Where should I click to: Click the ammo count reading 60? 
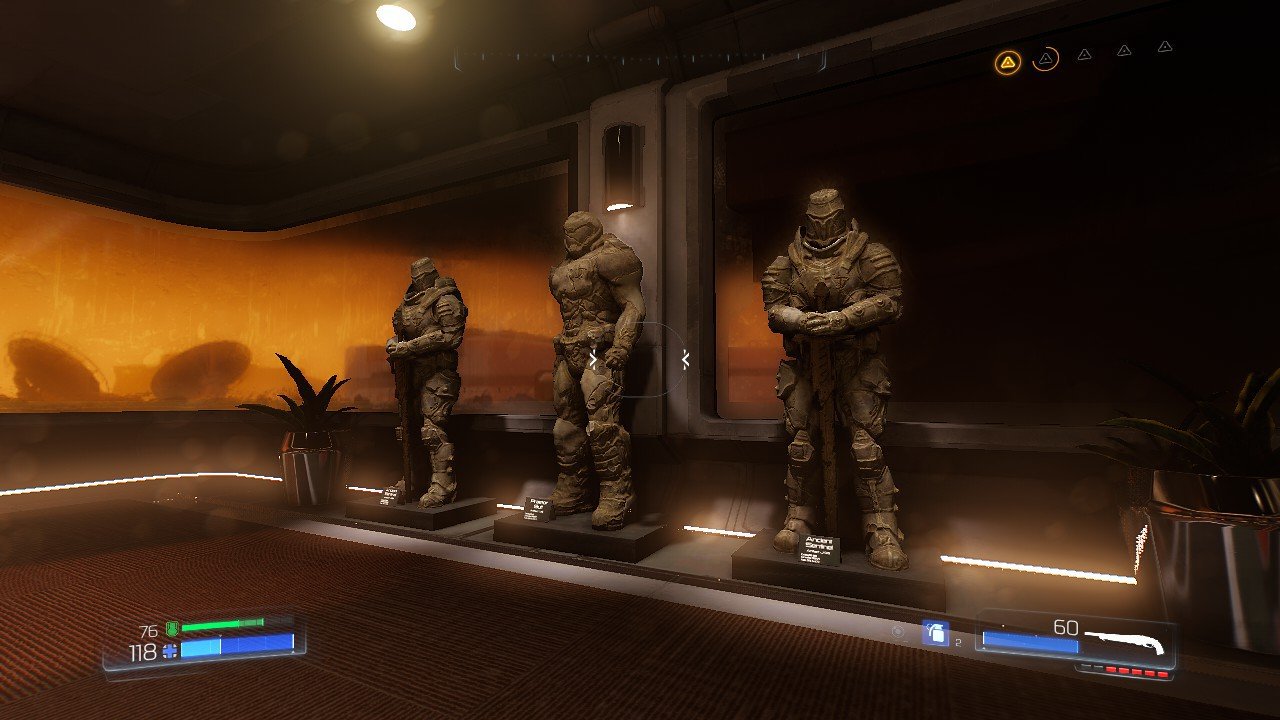point(1064,628)
